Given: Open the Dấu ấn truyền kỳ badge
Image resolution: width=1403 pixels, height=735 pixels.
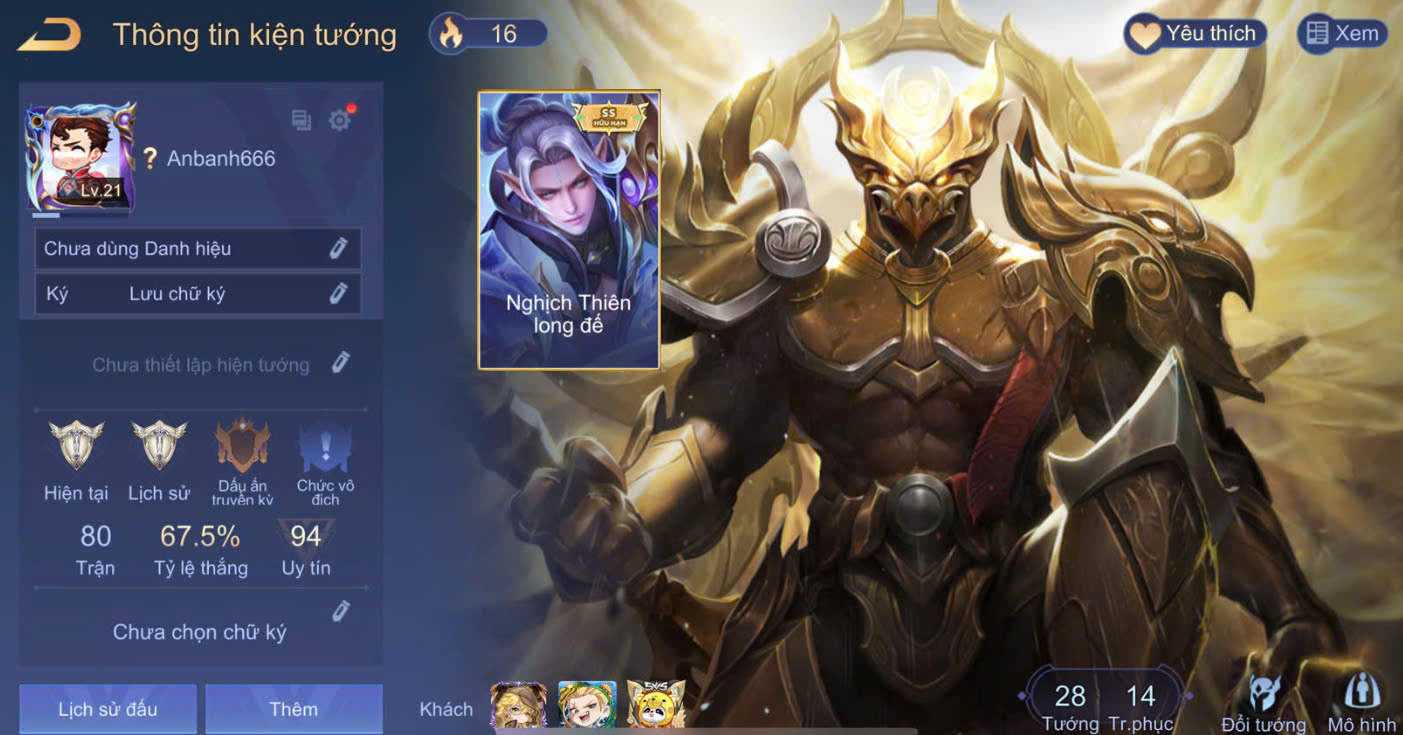Looking at the screenshot, I should (242, 446).
